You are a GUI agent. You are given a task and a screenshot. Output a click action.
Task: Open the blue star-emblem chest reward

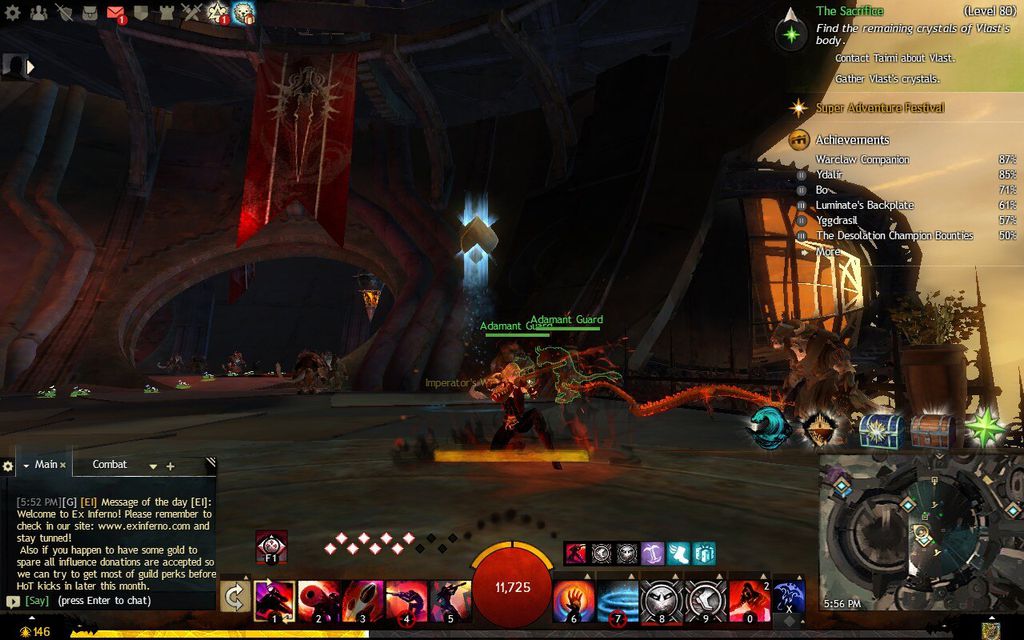coord(881,430)
